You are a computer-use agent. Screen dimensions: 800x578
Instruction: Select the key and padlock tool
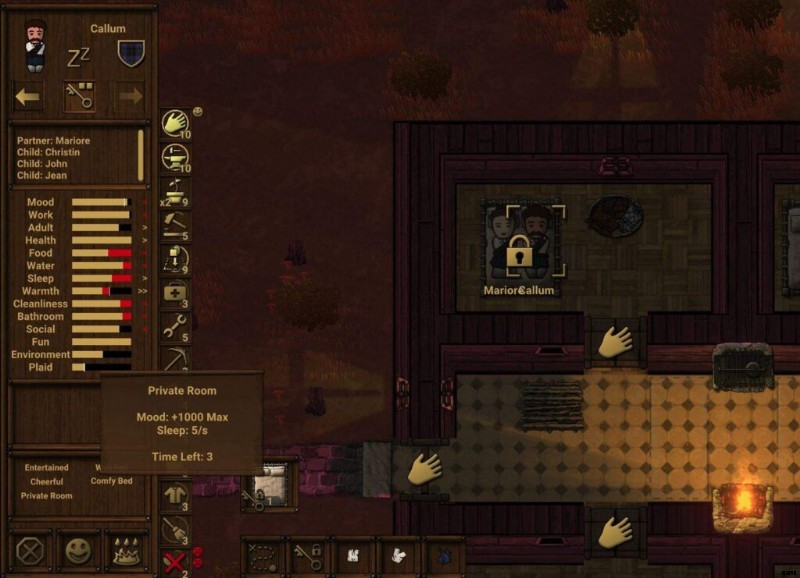[307, 556]
